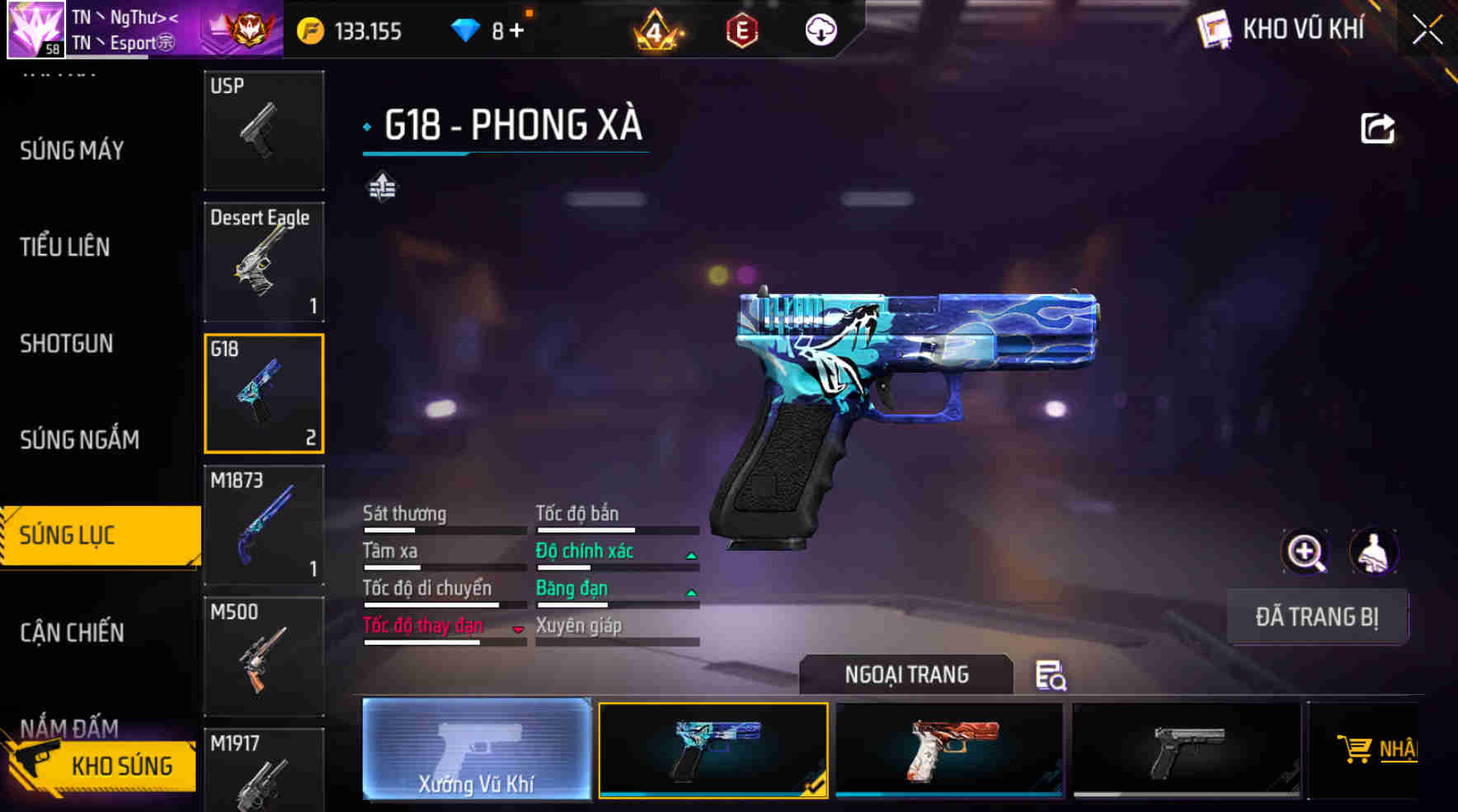Click the ĐÃ TRANG BỊ button
Viewport: 1458px width, 812px height.
(1317, 617)
